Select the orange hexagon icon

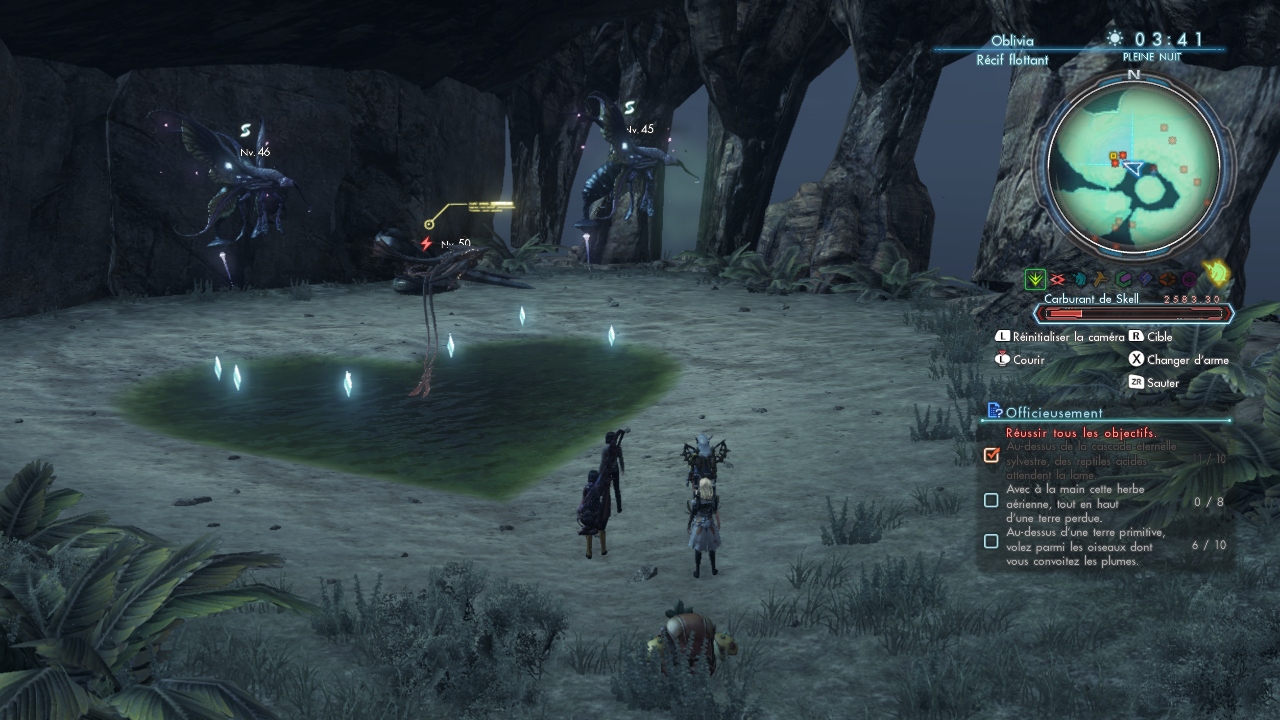tap(1168, 280)
